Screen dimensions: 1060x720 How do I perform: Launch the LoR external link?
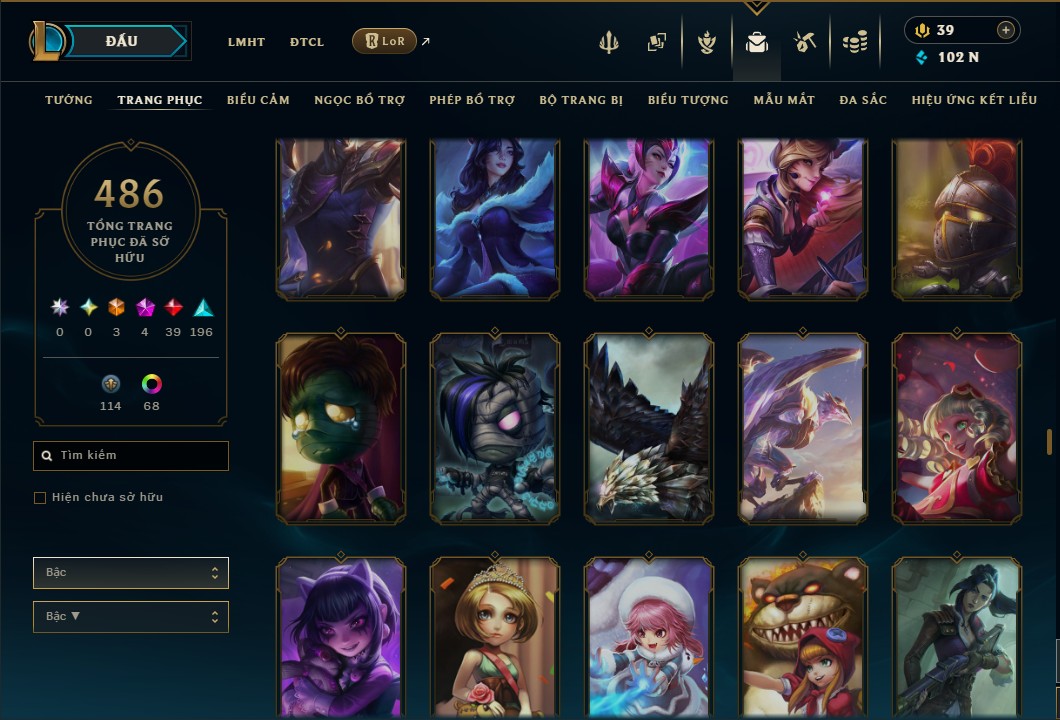click(385, 41)
